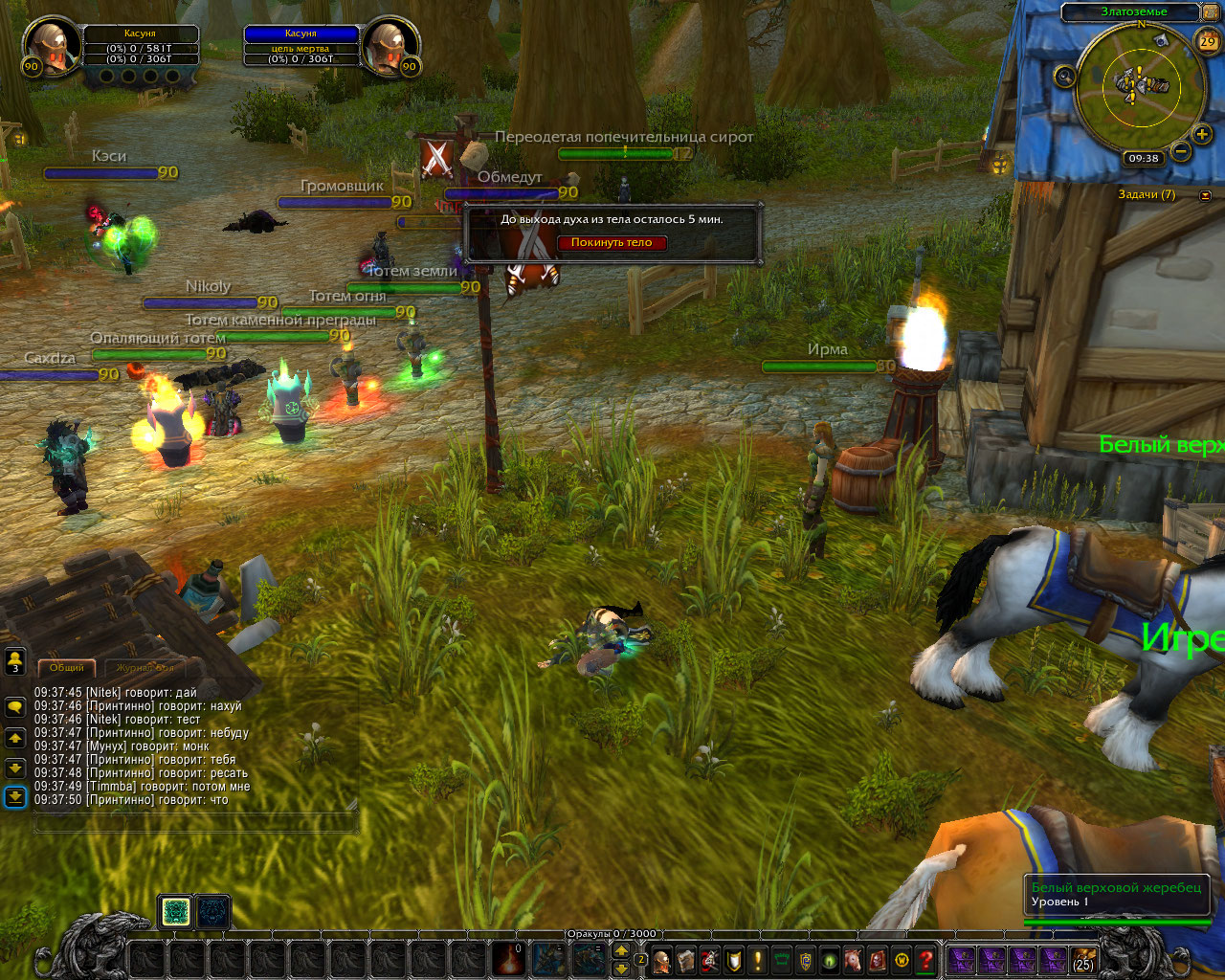Screen dimensions: 1225x980
Task: Open the social friends button showing 3
Action: [x=15, y=660]
